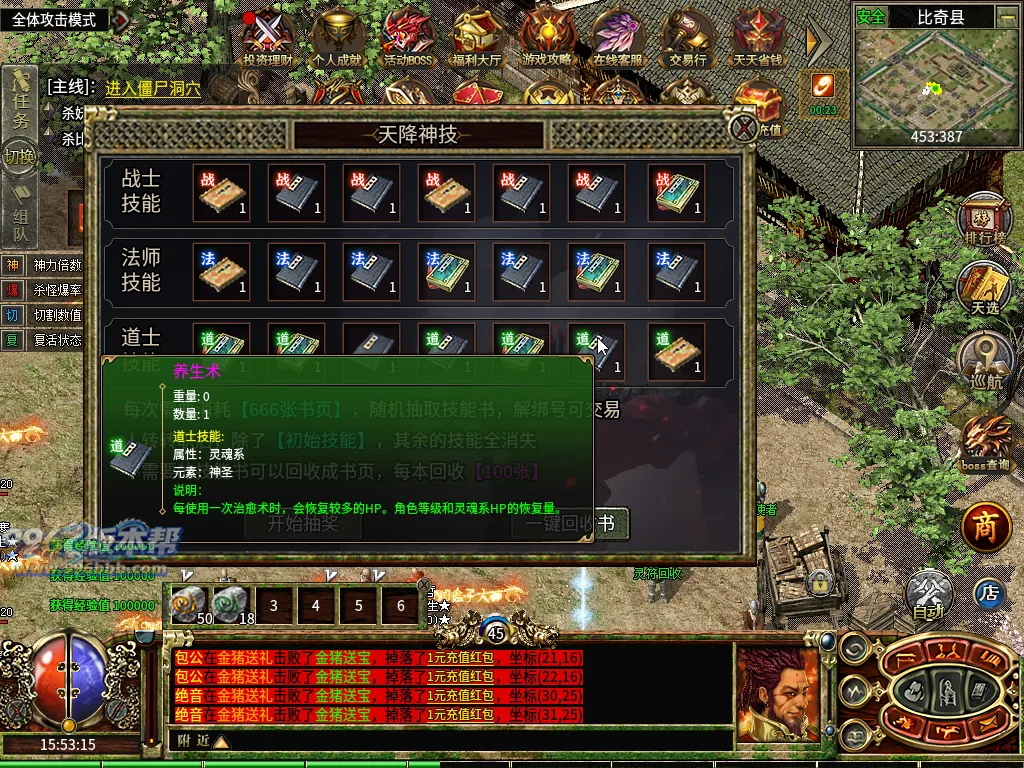The width and height of the screenshot is (1024, 768).
Task: Open the 店 store button
Action: point(989,593)
